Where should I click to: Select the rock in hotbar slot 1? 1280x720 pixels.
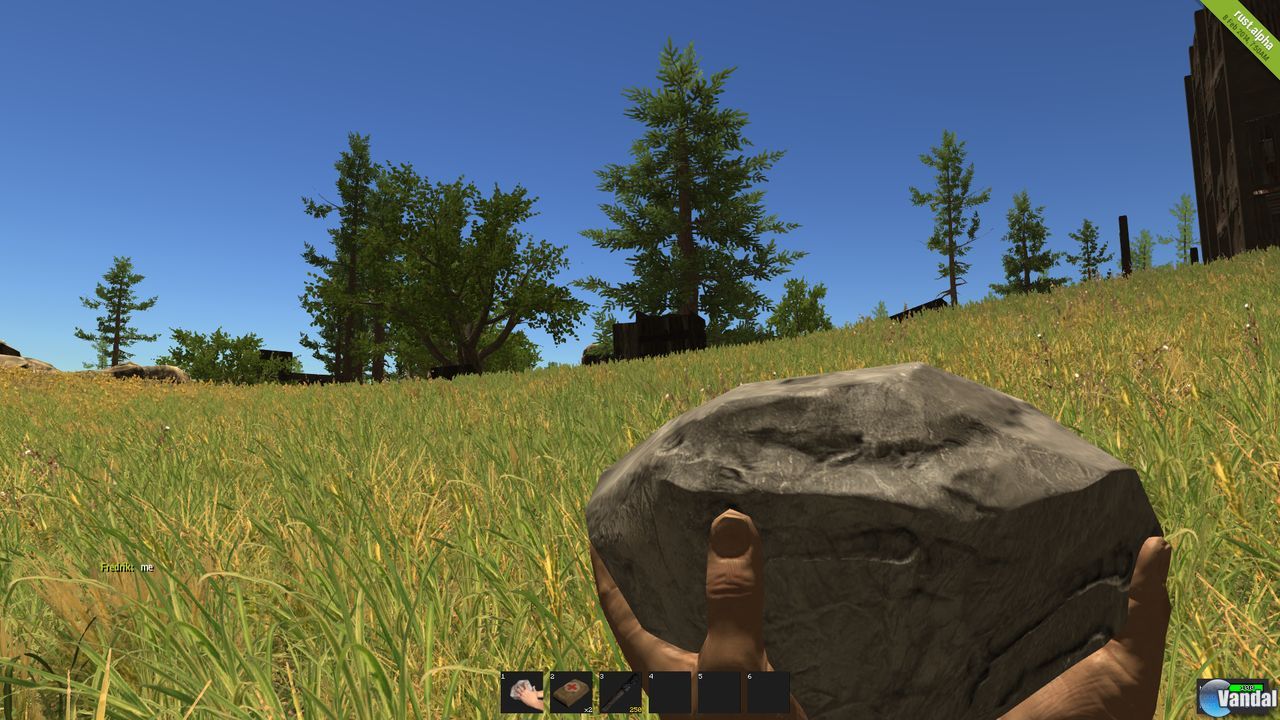[523, 692]
